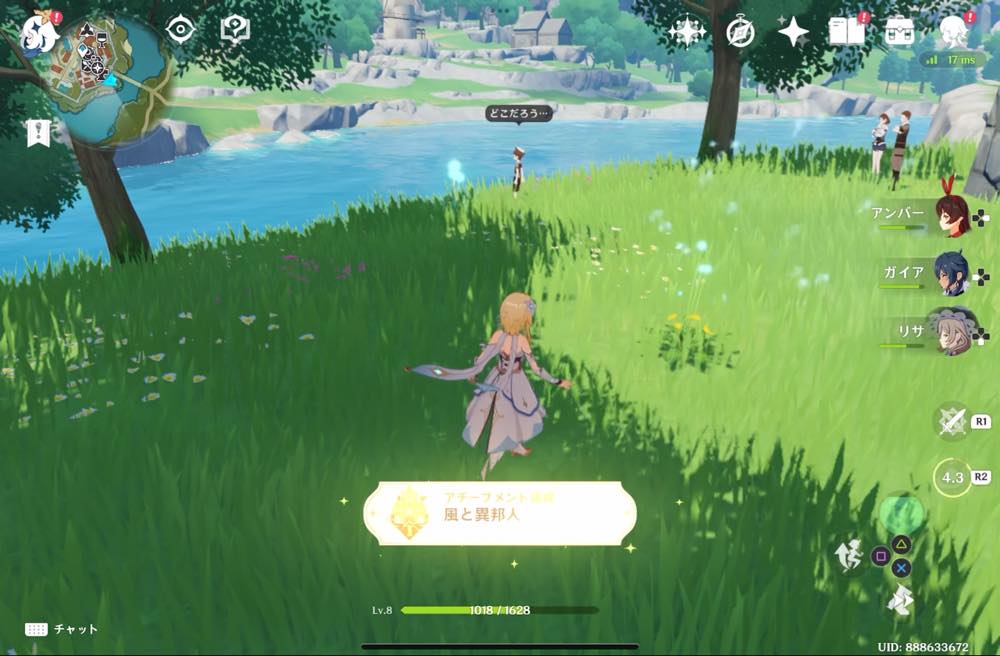The height and width of the screenshot is (656, 1000).
Task: Open the character profile icon
Action: point(952,32)
